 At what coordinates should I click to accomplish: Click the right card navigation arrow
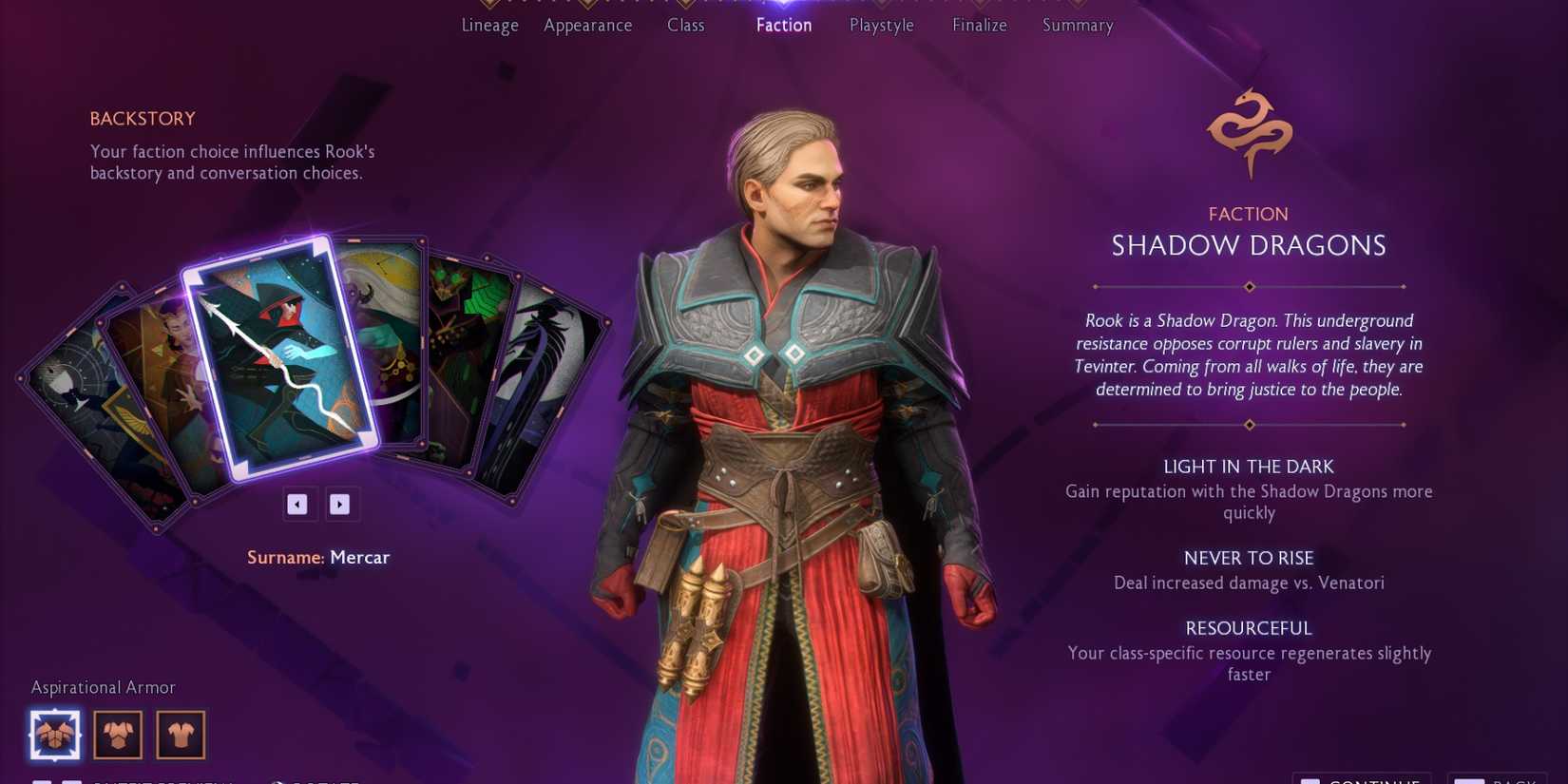(342, 504)
